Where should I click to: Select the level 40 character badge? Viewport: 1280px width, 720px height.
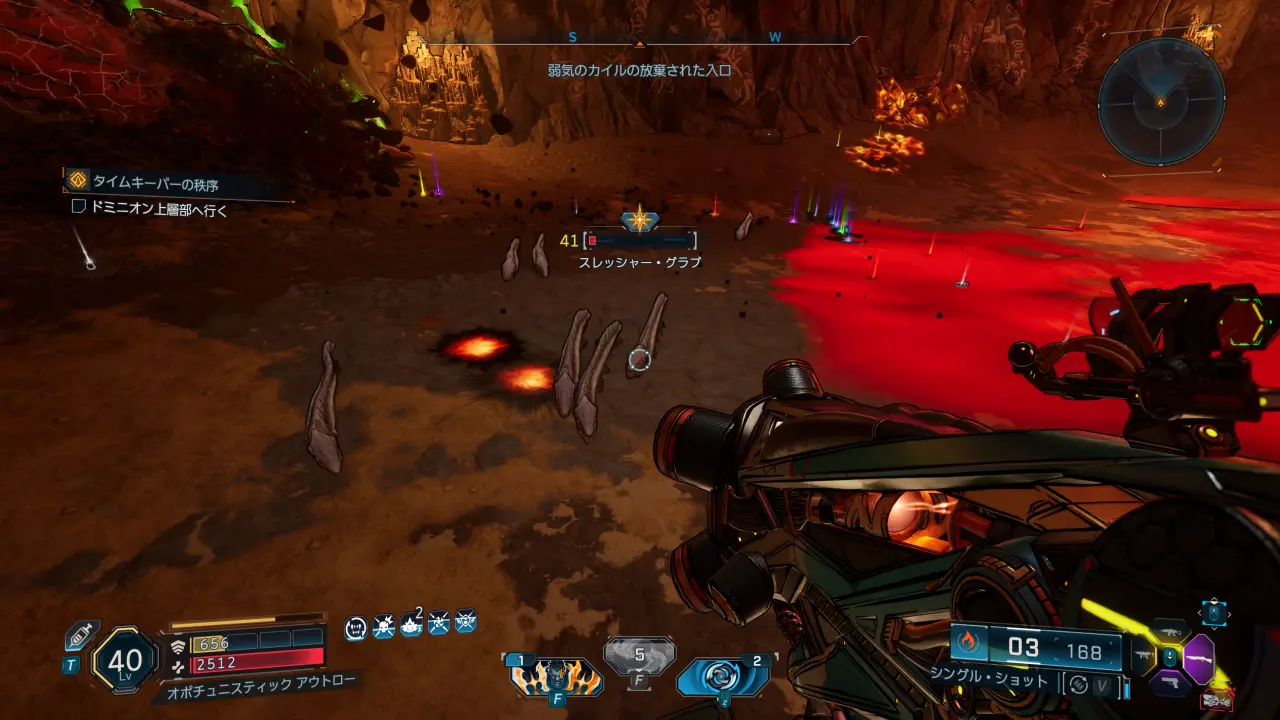124,661
